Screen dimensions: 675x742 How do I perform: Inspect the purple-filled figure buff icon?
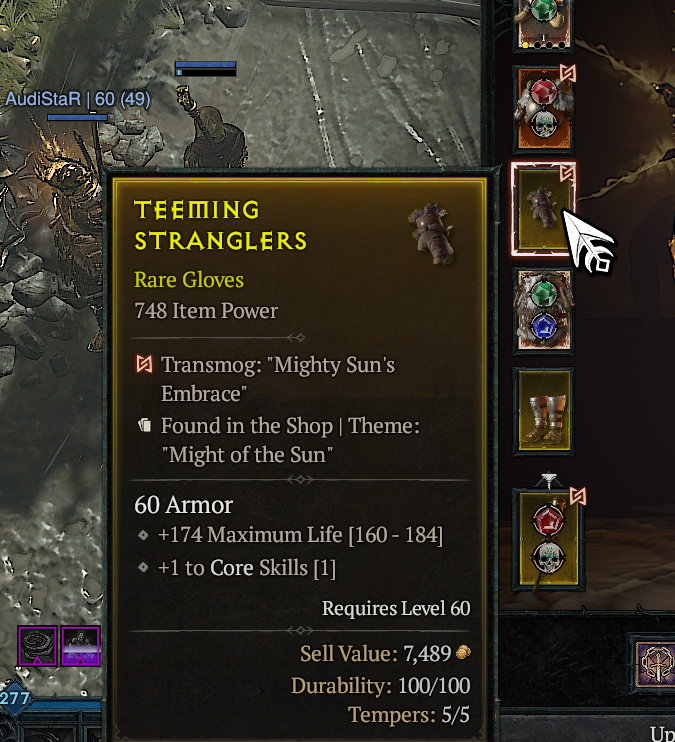point(81,645)
